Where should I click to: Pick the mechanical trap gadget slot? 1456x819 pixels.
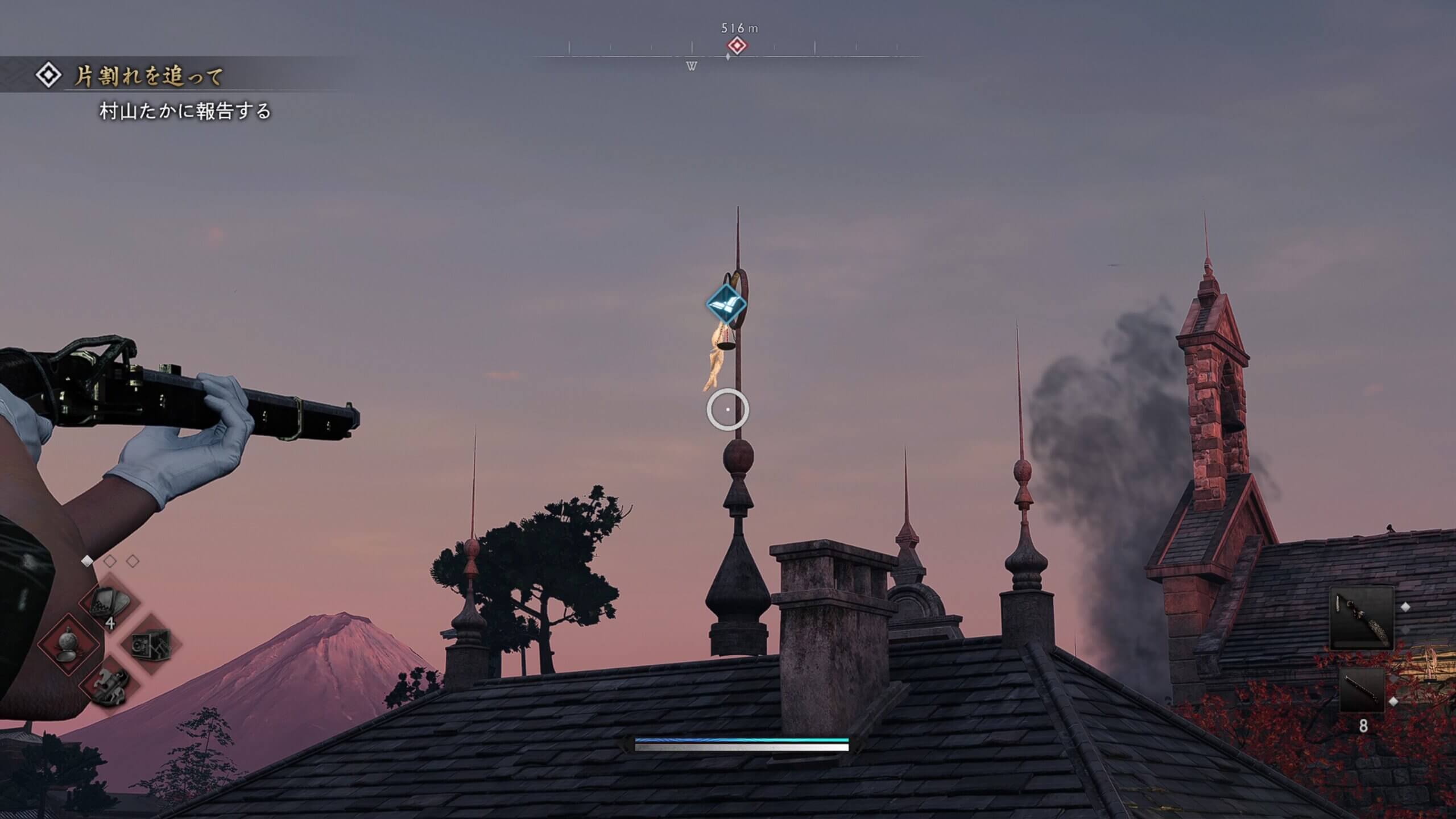(109, 684)
